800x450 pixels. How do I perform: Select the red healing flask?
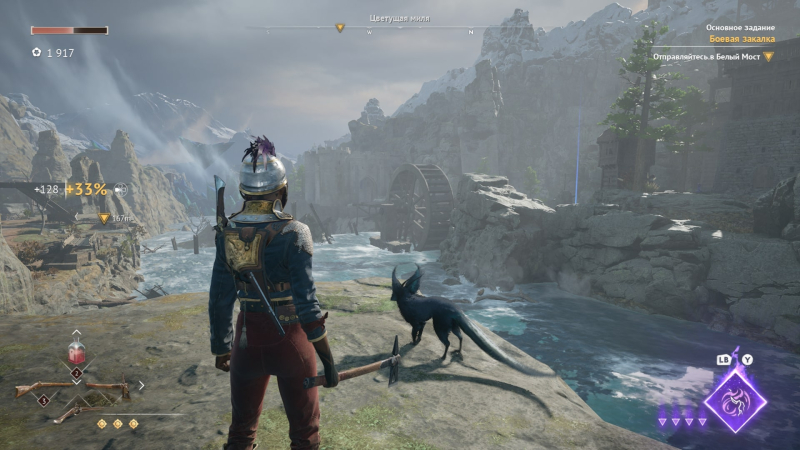point(76,353)
